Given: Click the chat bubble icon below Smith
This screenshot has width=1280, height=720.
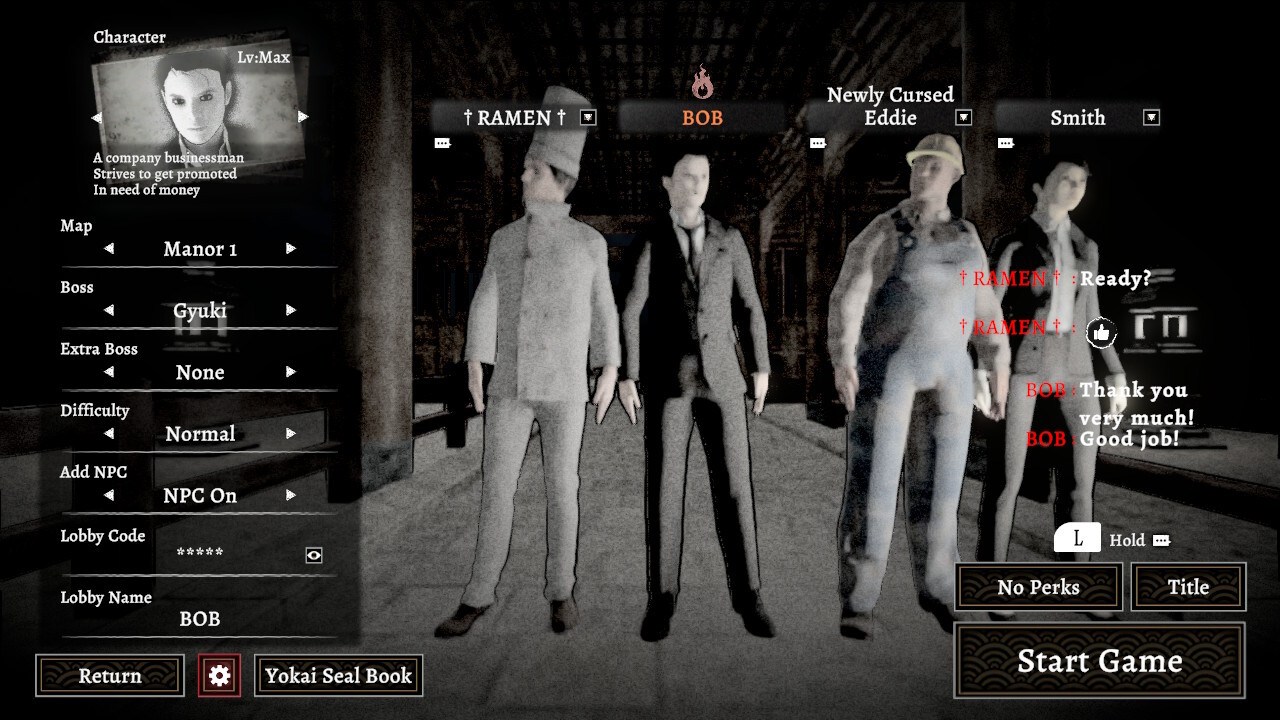Looking at the screenshot, I should click(1005, 144).
